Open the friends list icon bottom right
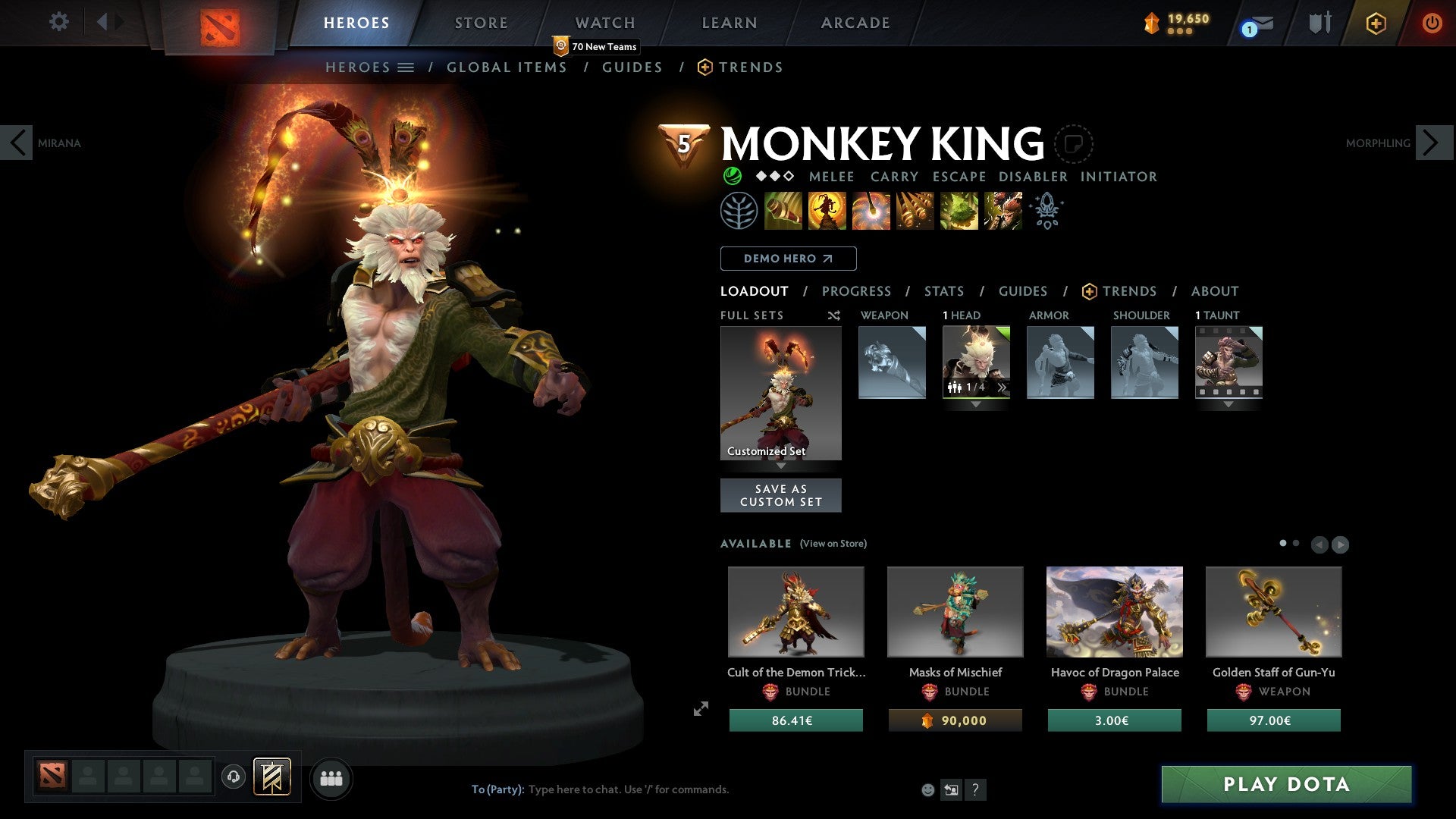 point(331,777)
